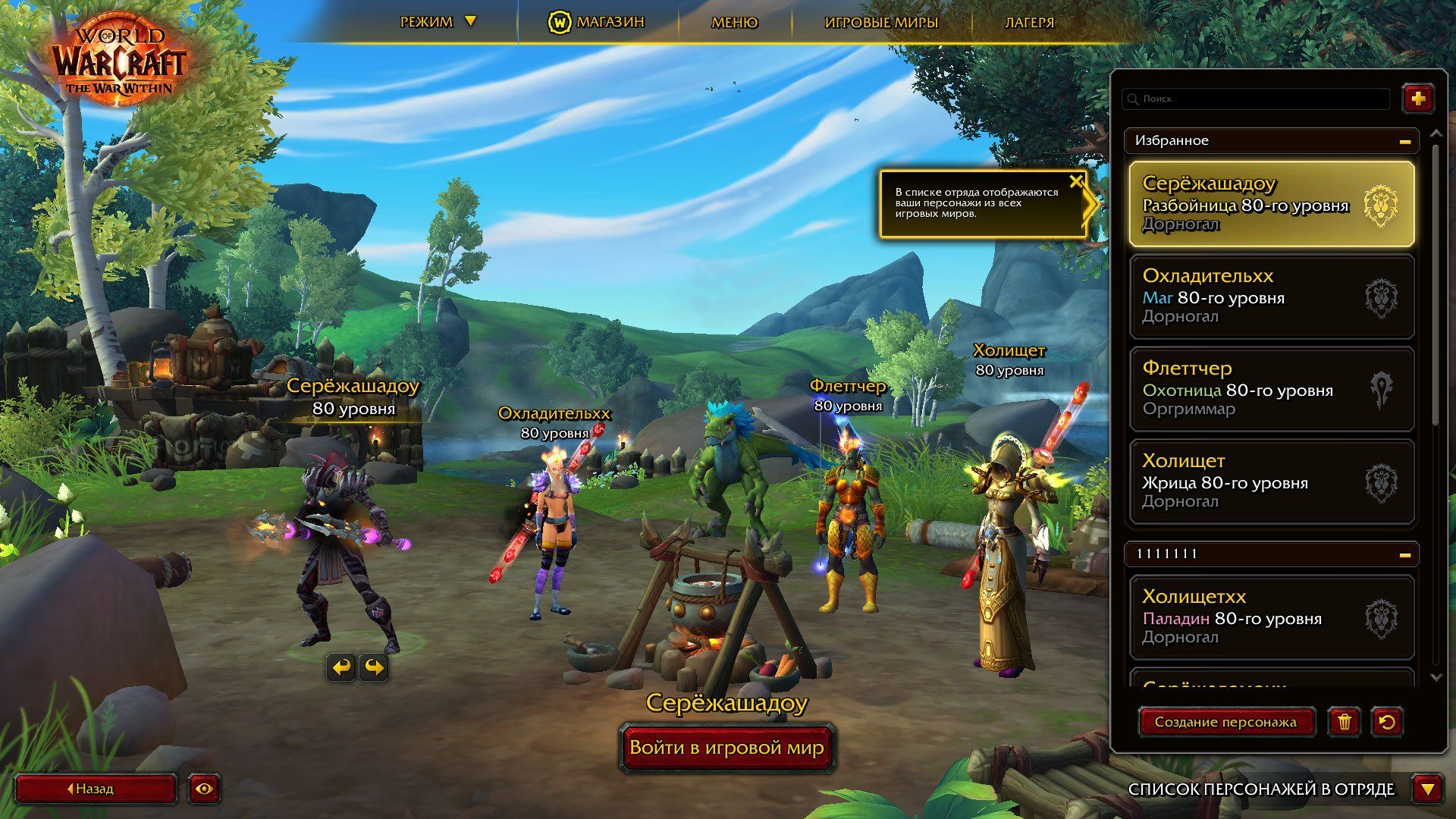Open the Магазин shop
This screenshot has height=819, width=1456.
597,22
